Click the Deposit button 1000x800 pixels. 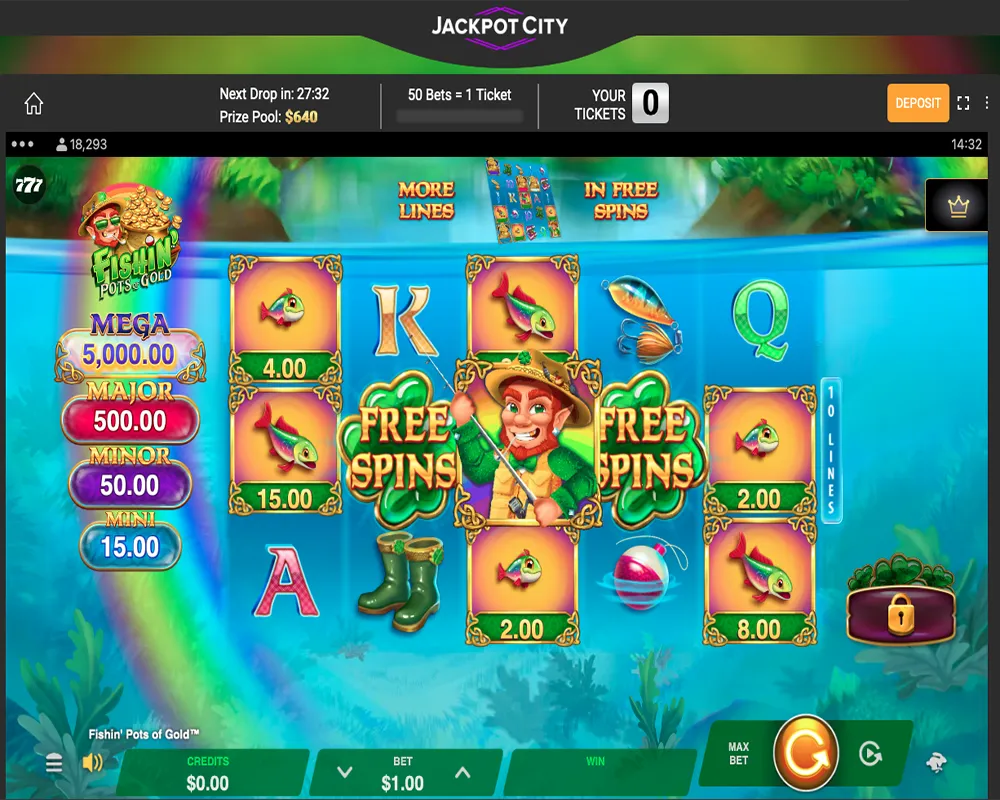917,103
